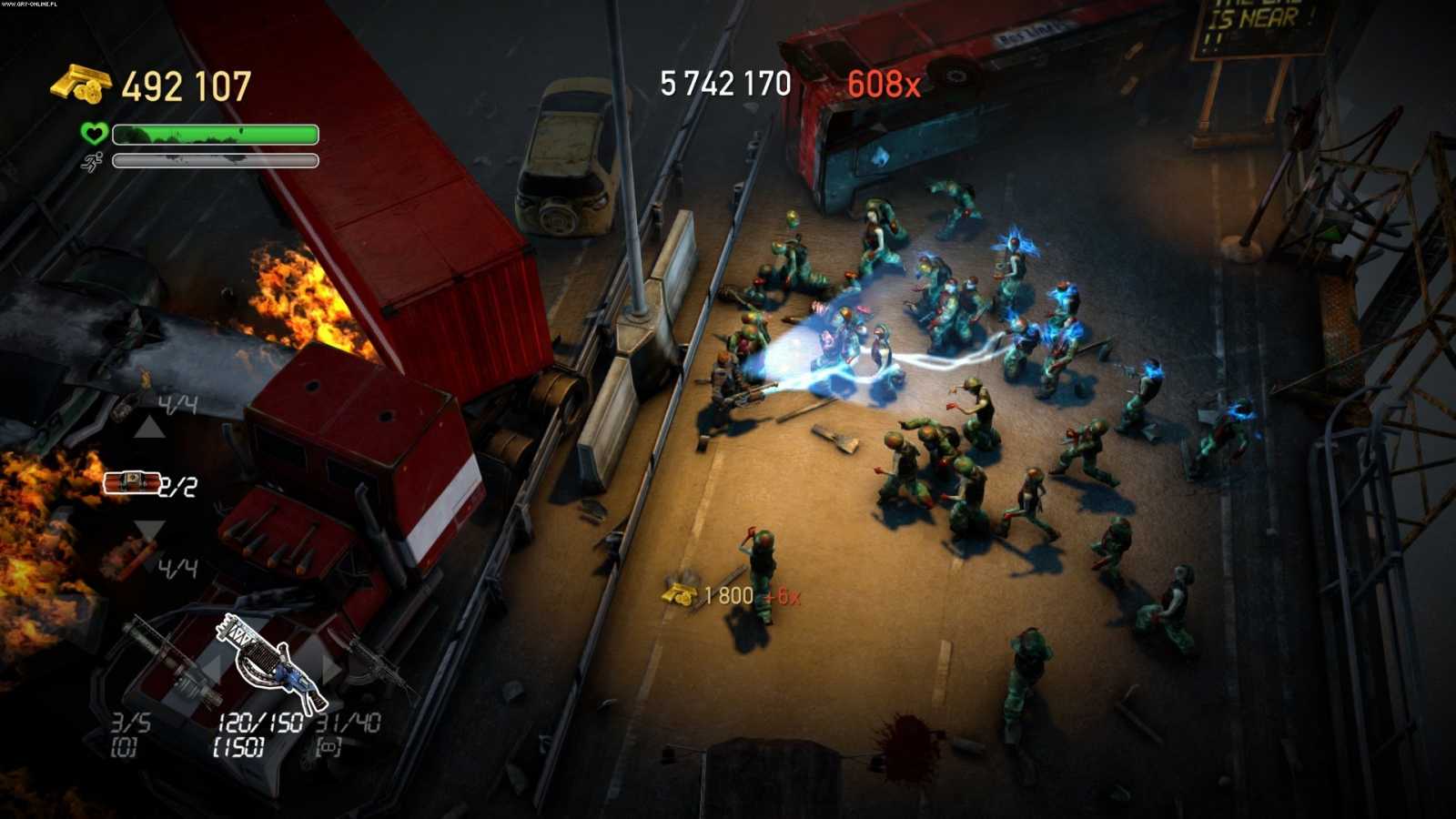Viewport: 1456px width, 819px height.
Task: Click the down arrow below the dynamite slot
Action: pos(148,528)
